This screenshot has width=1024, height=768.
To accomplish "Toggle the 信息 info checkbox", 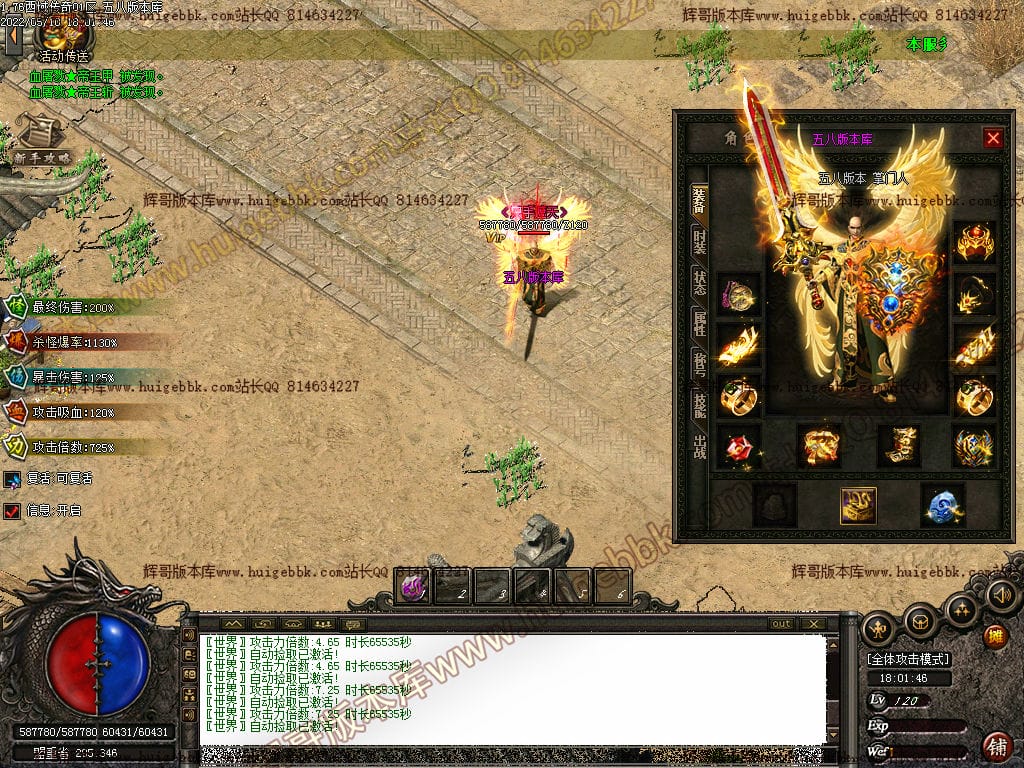I will coord(12,511).
